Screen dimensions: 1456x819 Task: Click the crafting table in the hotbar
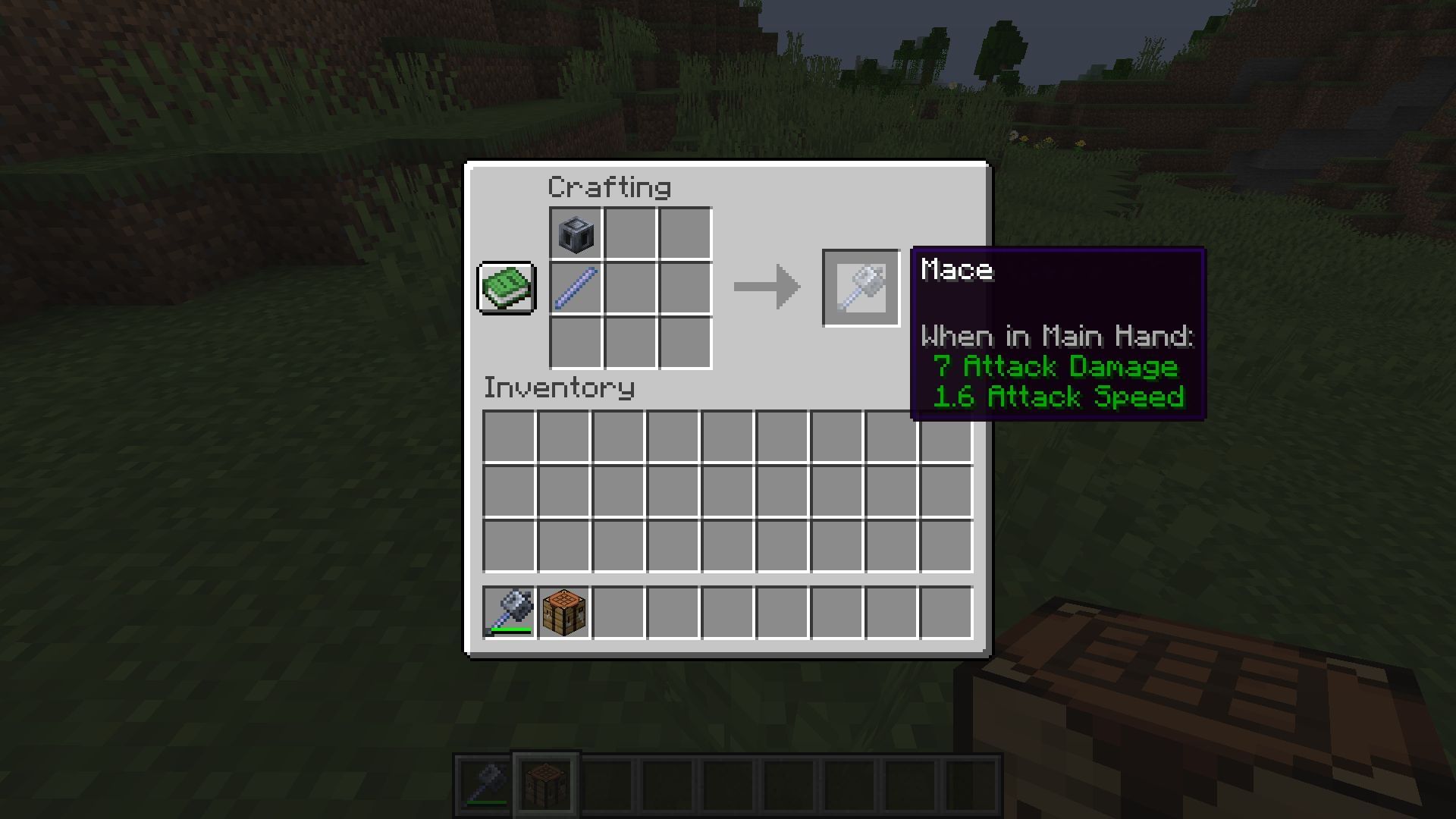(x=545, y=782)
